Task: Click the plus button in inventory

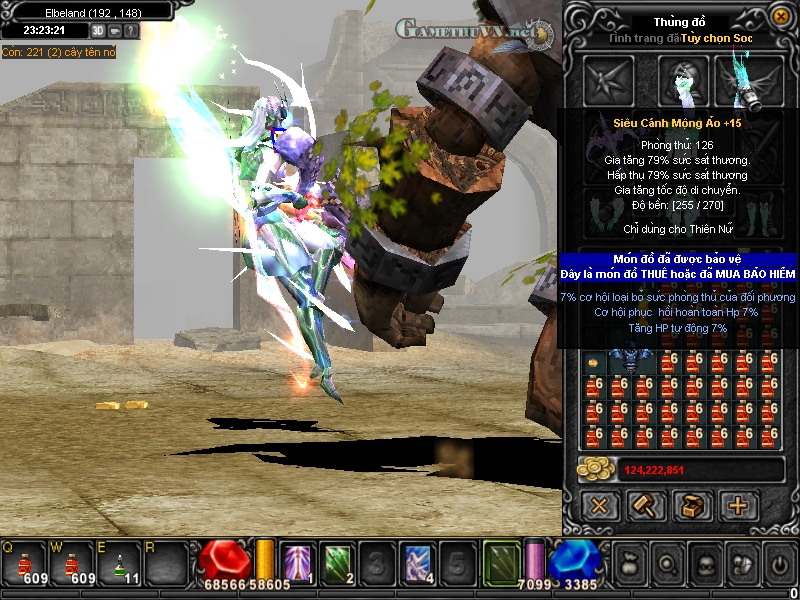Action: 739,505
